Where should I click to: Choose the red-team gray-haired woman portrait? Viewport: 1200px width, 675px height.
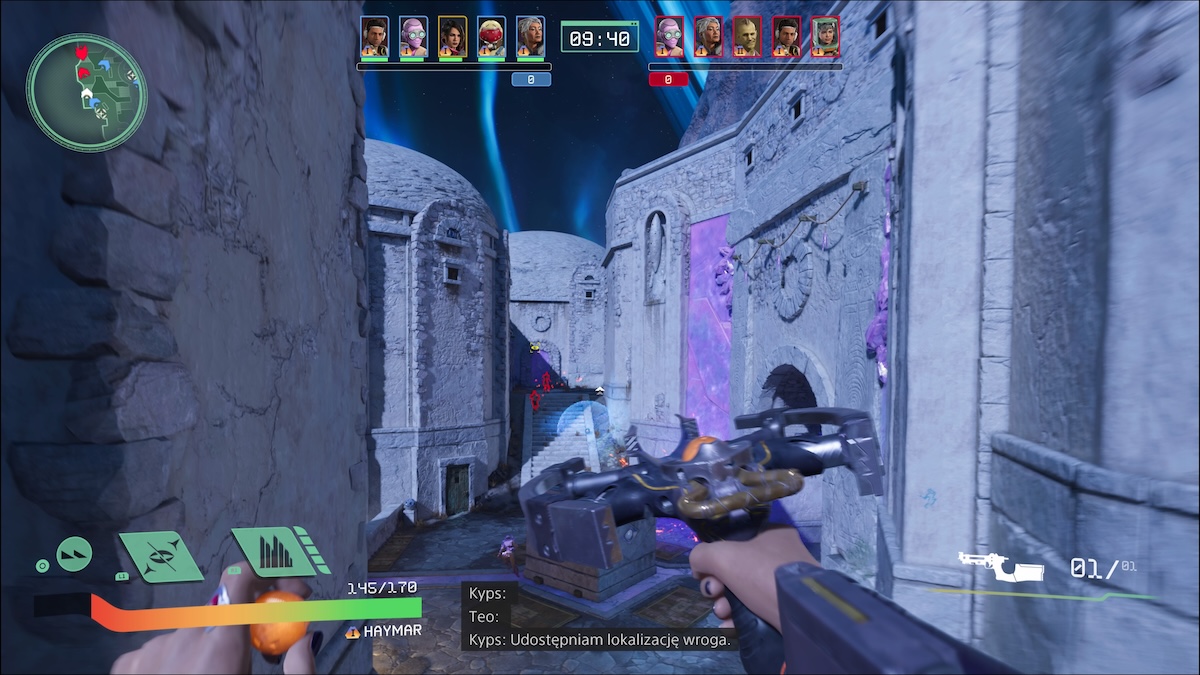coord(708,36)
